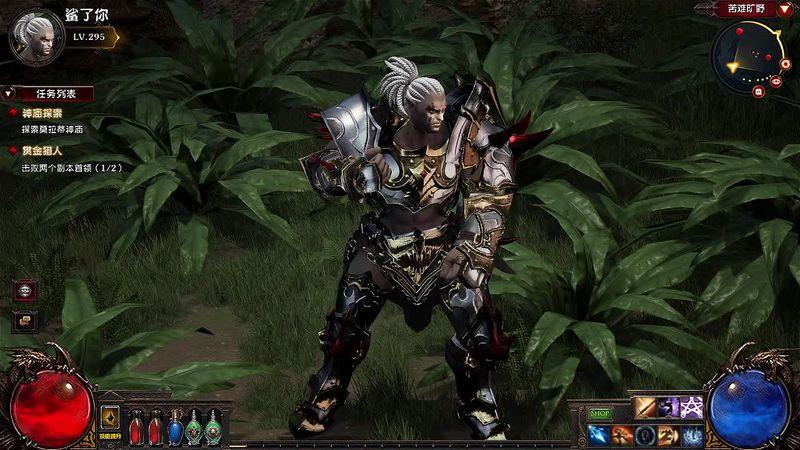Open the green SHOP button
Image resolution: width=800 pixels, height=450 pixels.
tap(599, 412)
